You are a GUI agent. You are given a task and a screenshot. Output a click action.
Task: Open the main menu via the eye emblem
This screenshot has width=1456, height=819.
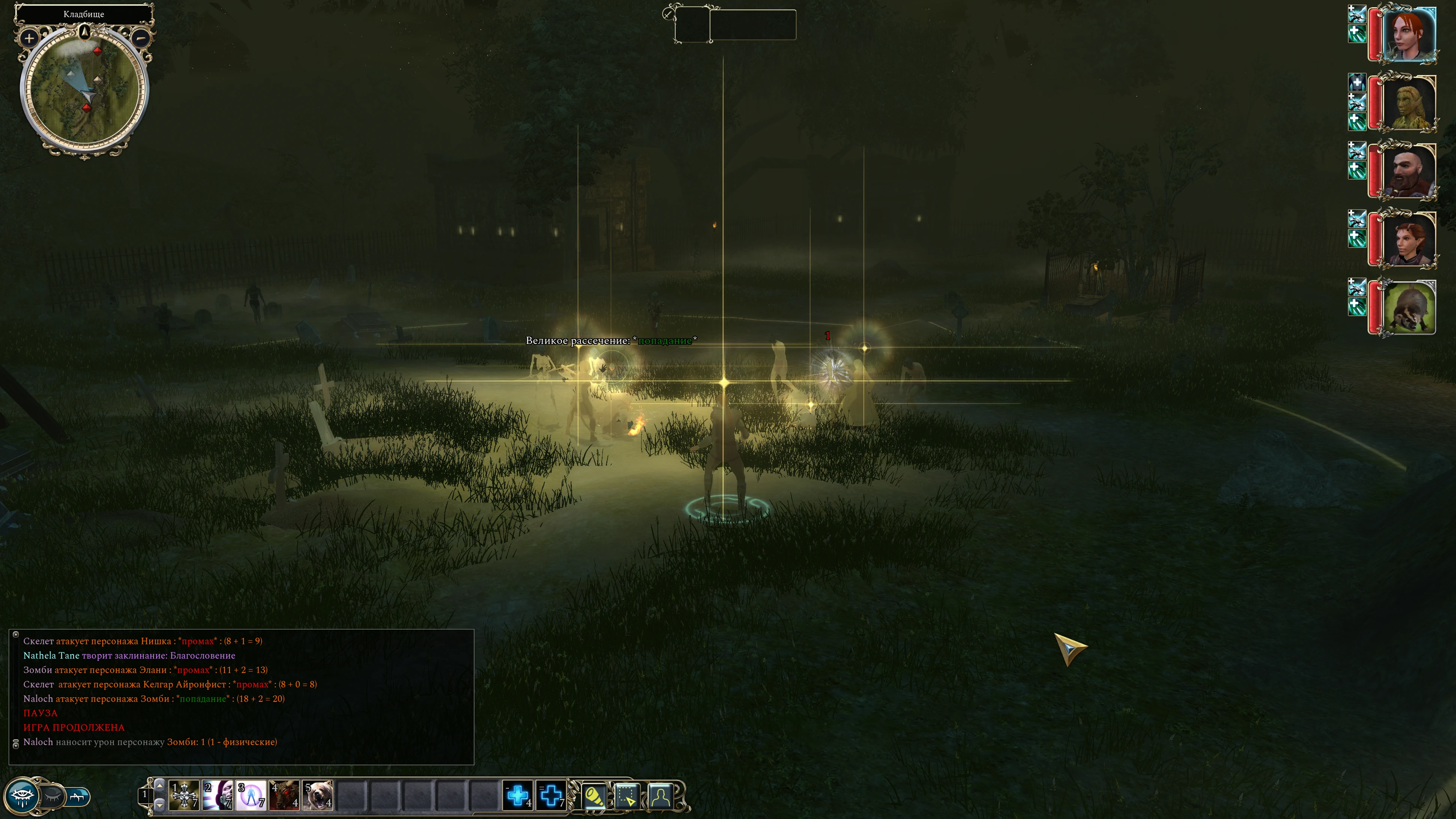click(x=23, y=796)
